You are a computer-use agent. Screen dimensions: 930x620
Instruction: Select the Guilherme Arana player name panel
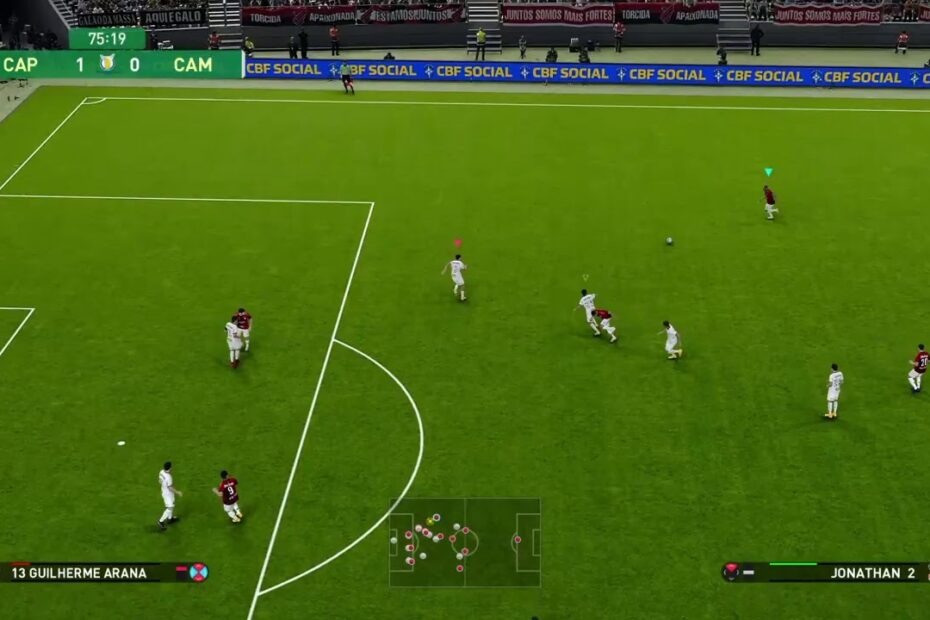(x=104, y=573)
